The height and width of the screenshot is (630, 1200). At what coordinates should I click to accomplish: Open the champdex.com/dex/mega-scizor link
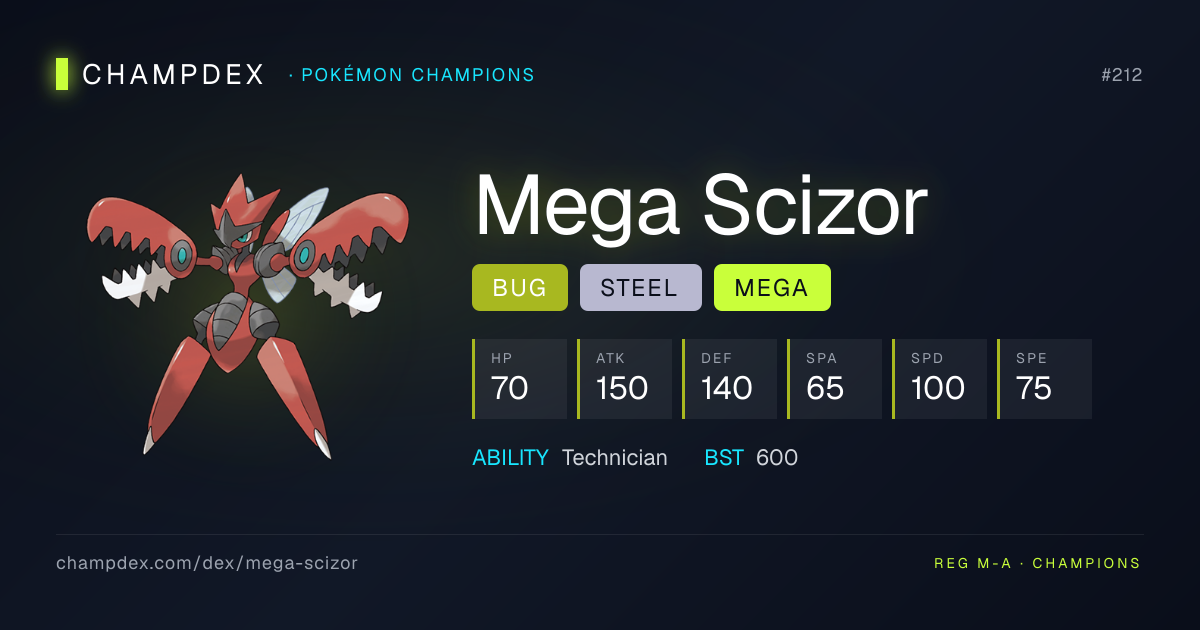(207, 563)
